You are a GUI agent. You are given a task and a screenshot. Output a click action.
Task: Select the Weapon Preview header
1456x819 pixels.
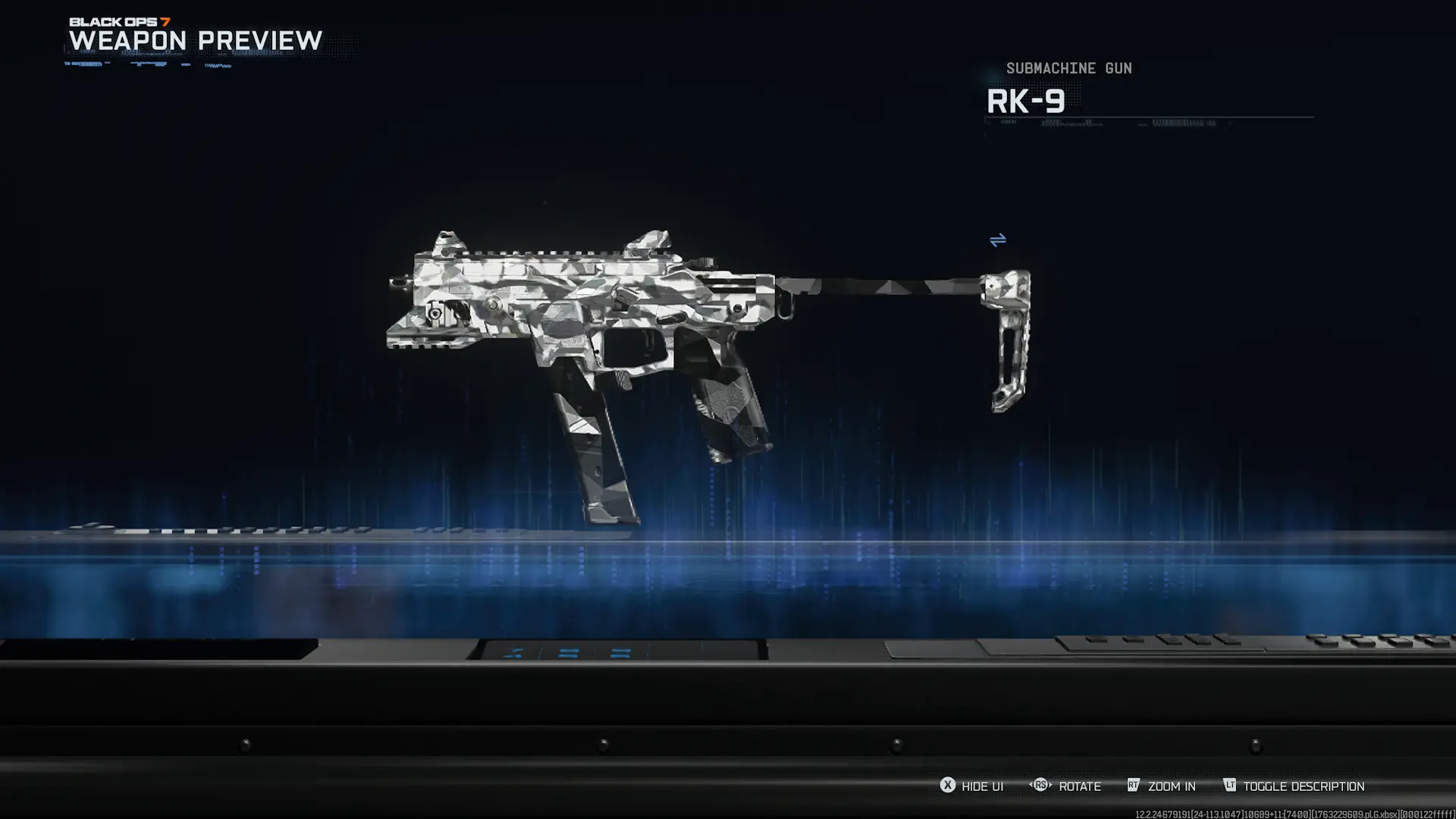[x=194, y=42]
